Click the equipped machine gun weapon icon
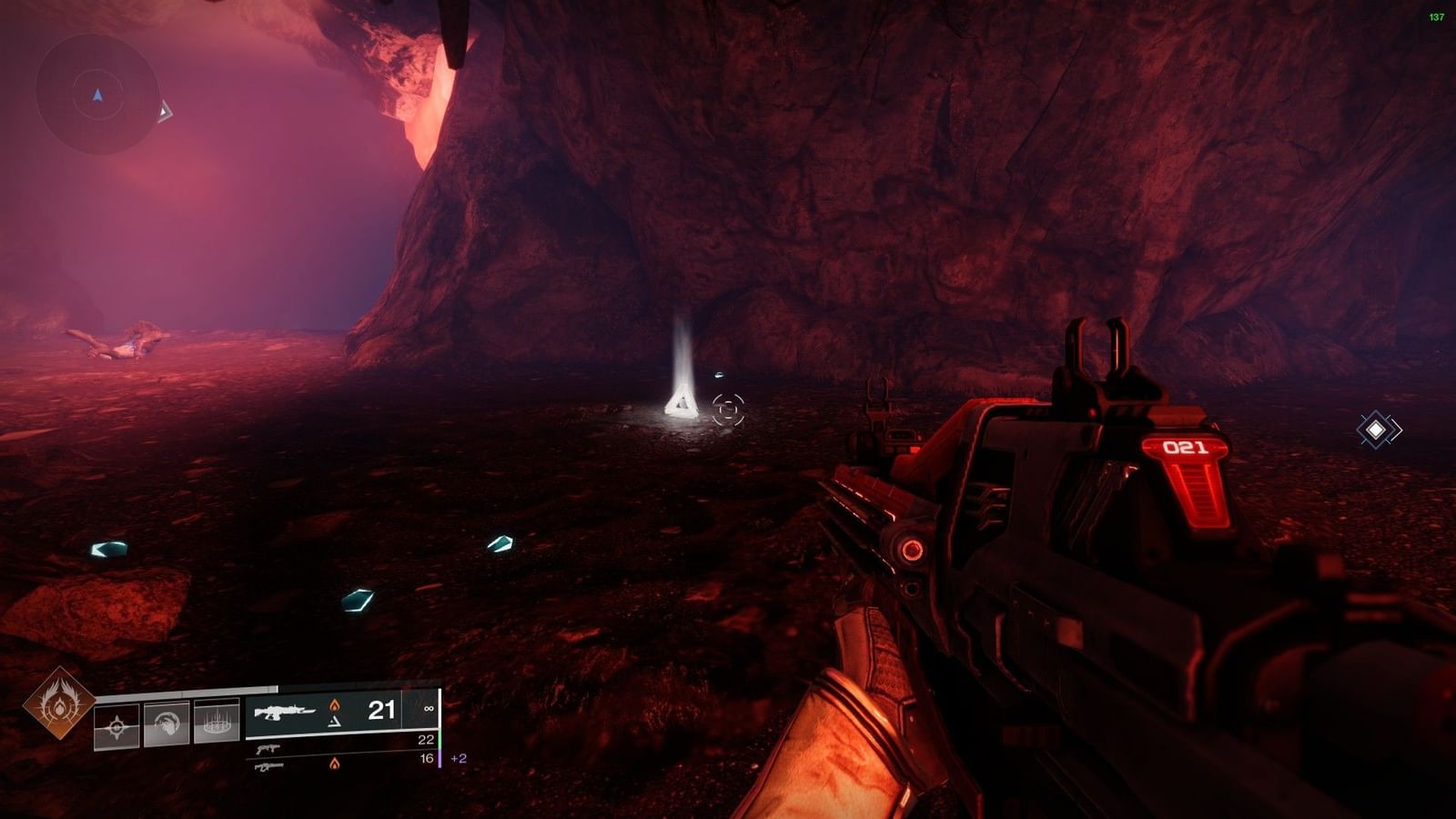 pyautogui.click(x=284, y=711)
